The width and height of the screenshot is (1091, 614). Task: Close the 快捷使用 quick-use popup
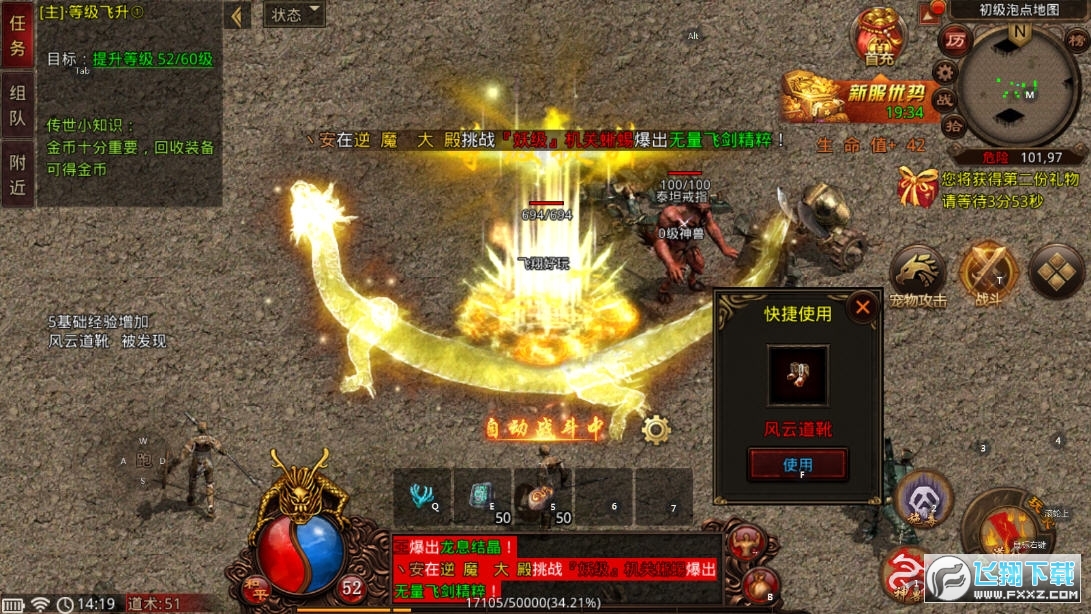coord(862,307)
